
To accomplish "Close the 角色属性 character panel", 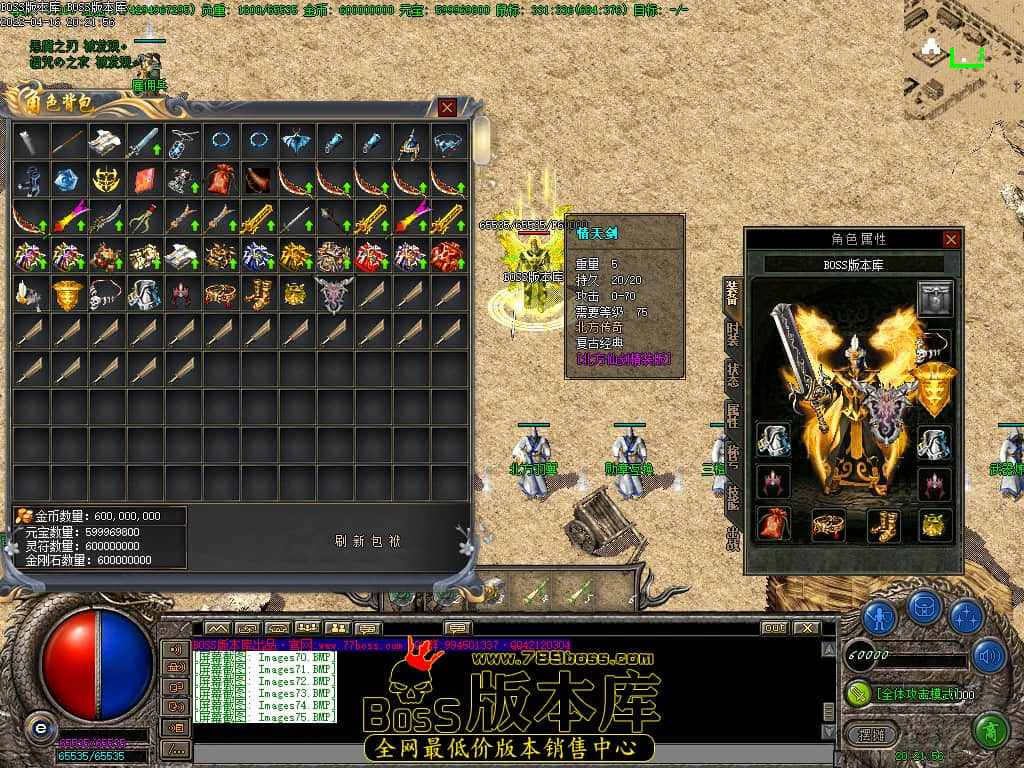I will click(x=951, y=239).
